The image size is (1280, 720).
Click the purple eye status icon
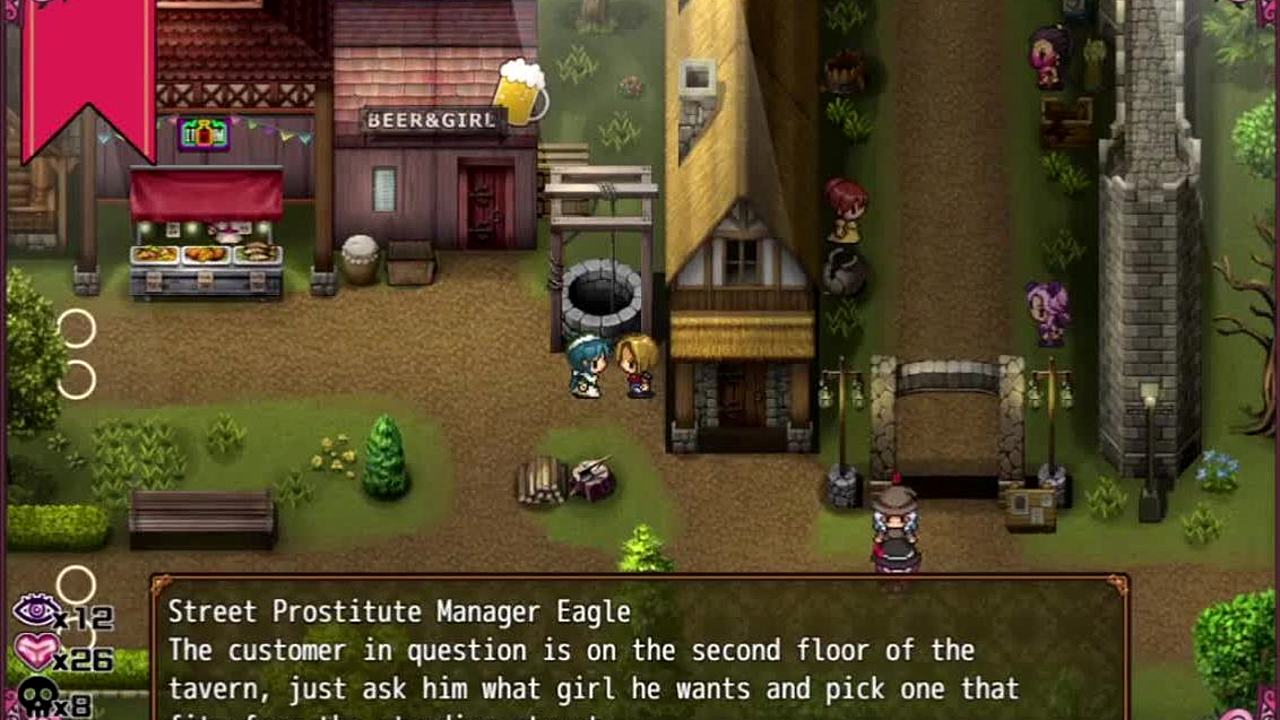pos(37,610)
